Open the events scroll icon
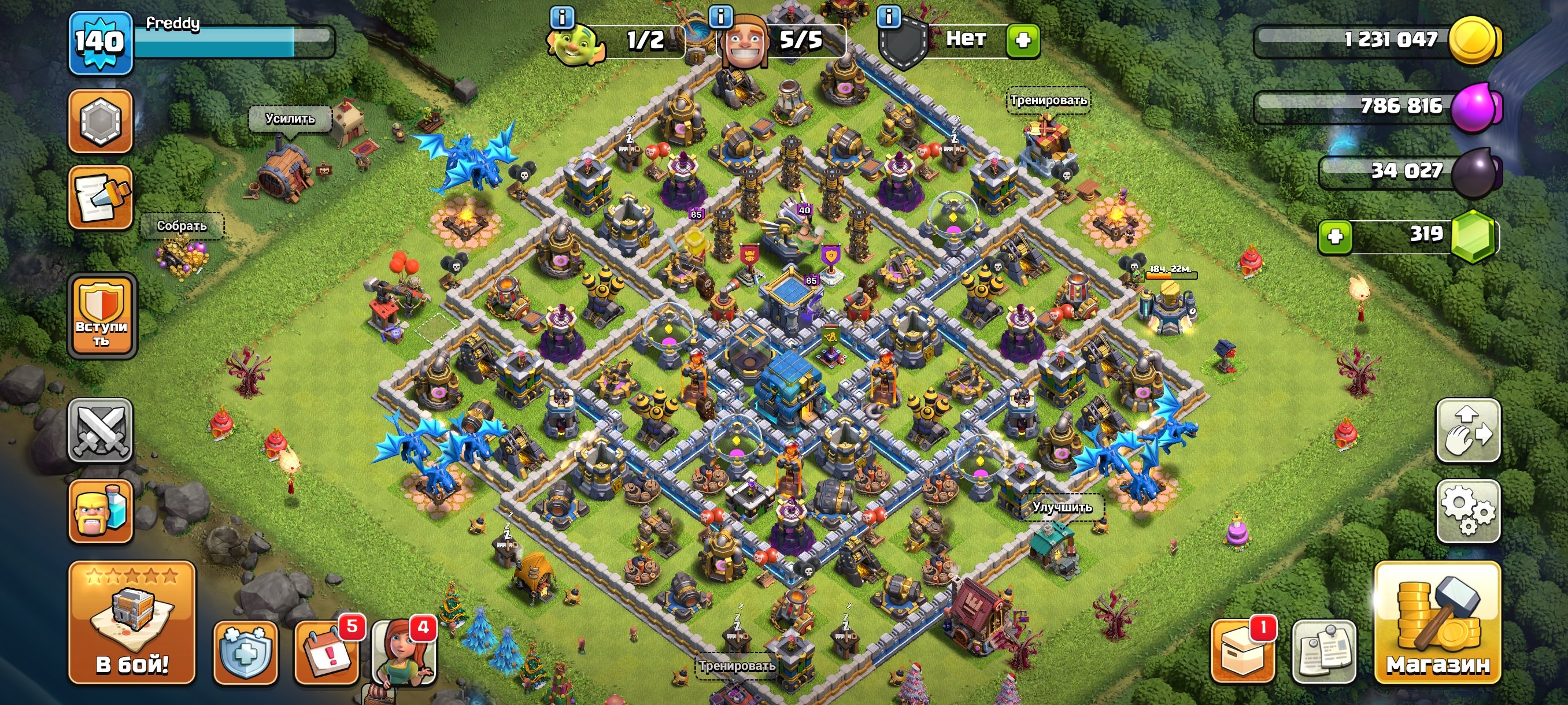Viewport: 1568px width, 705px height. point(102,195)
